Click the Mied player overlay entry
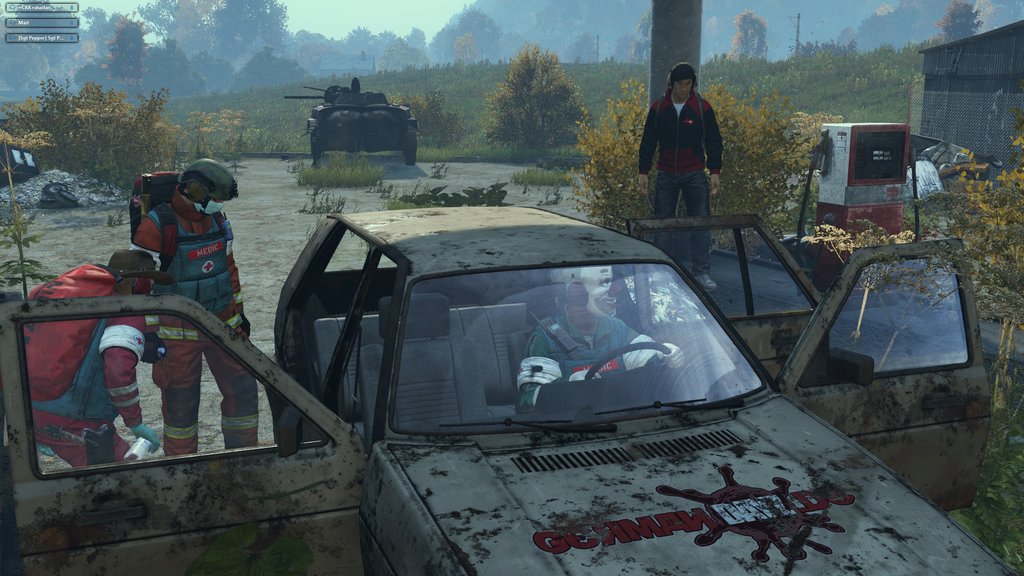Viewport: 1024px width, 576px height. pos(42,22)
